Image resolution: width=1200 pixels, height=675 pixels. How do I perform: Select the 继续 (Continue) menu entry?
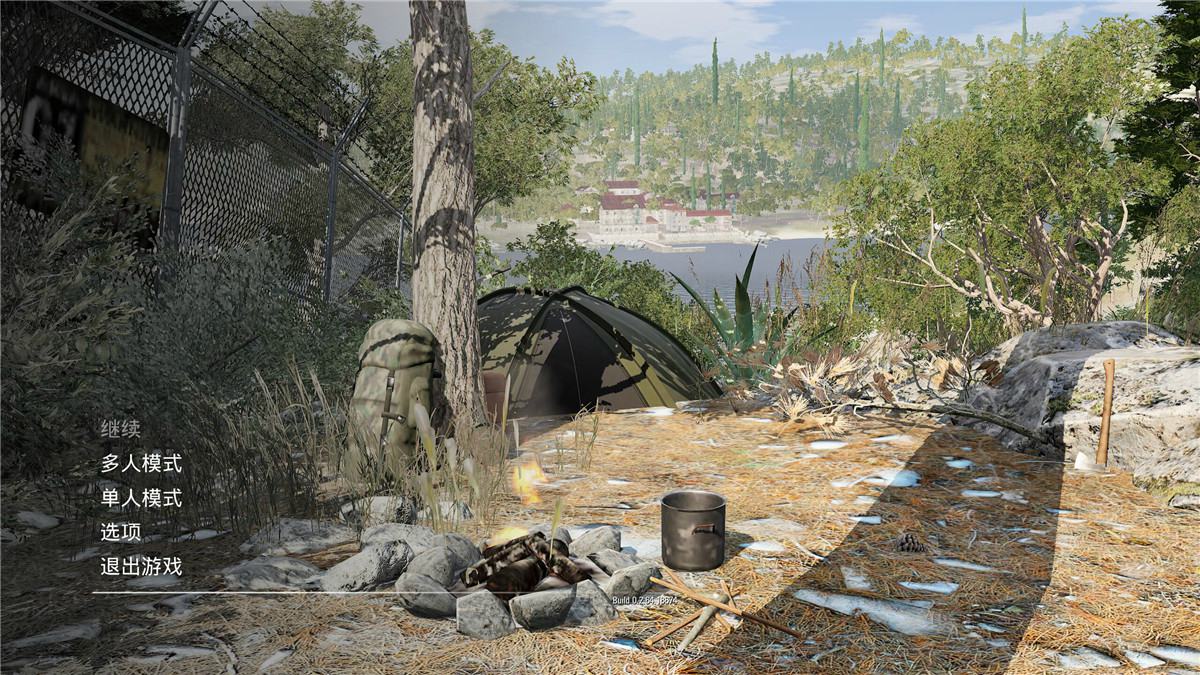point(120,429)
